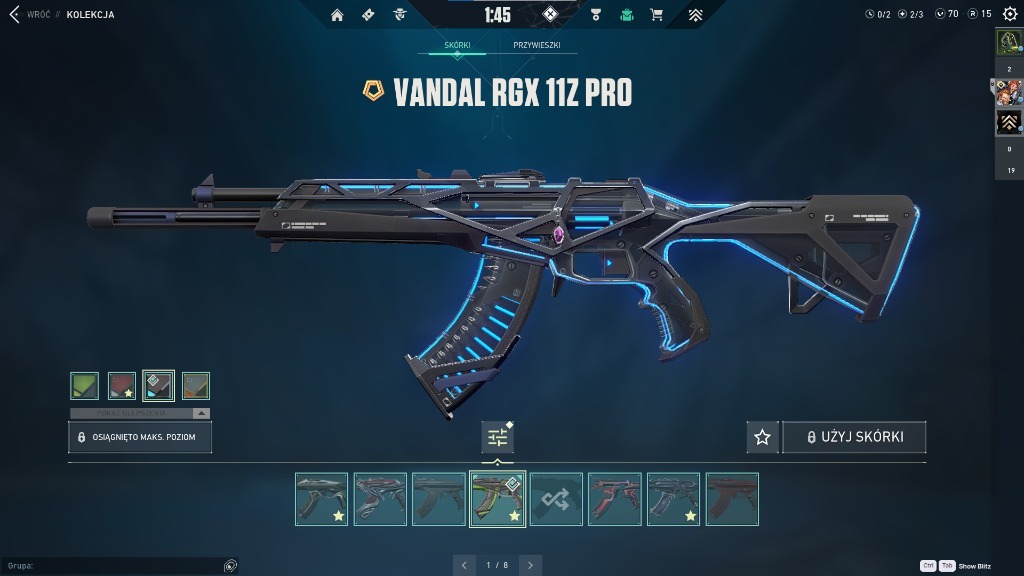
Task: Select the random shuffle skin tile
Action: tap(556, 499)
